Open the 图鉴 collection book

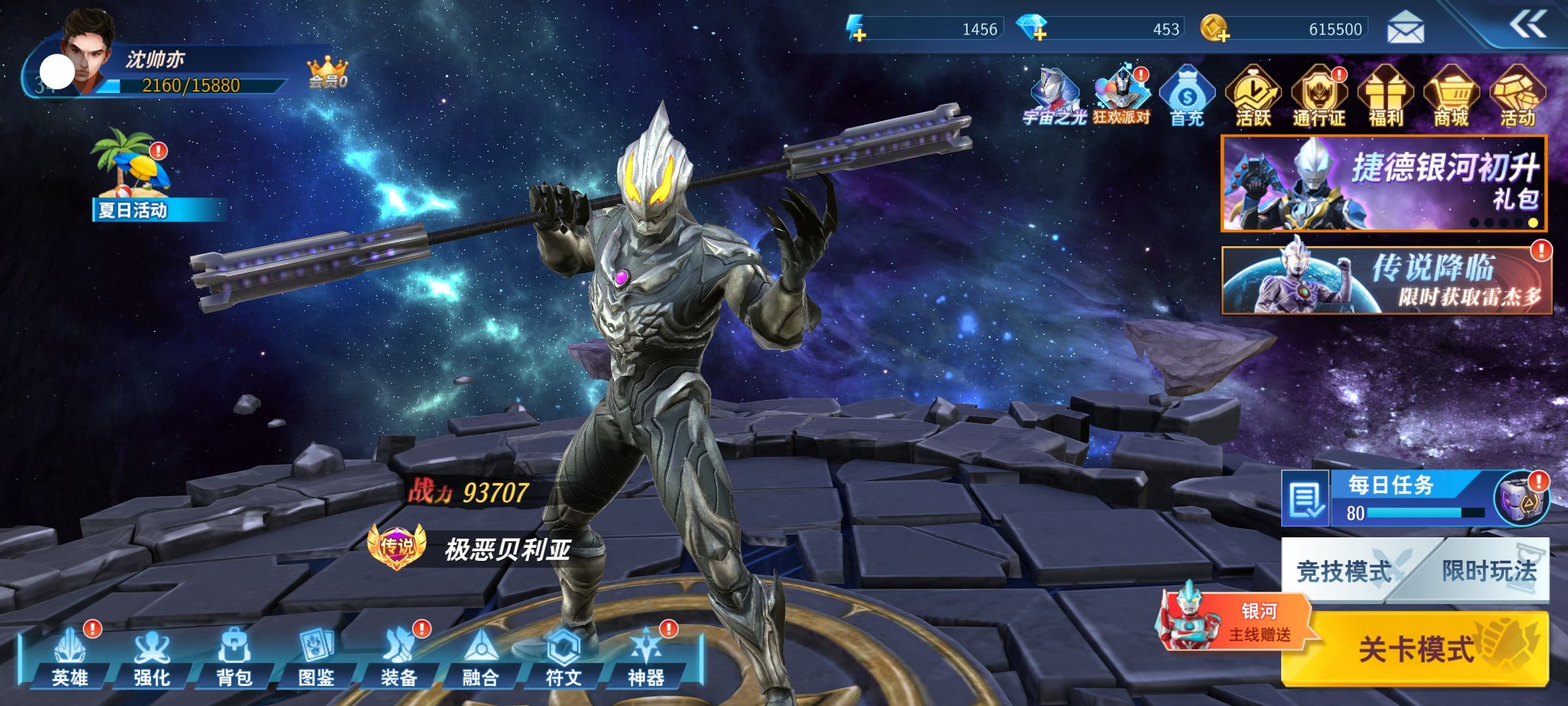click(317, 658)
